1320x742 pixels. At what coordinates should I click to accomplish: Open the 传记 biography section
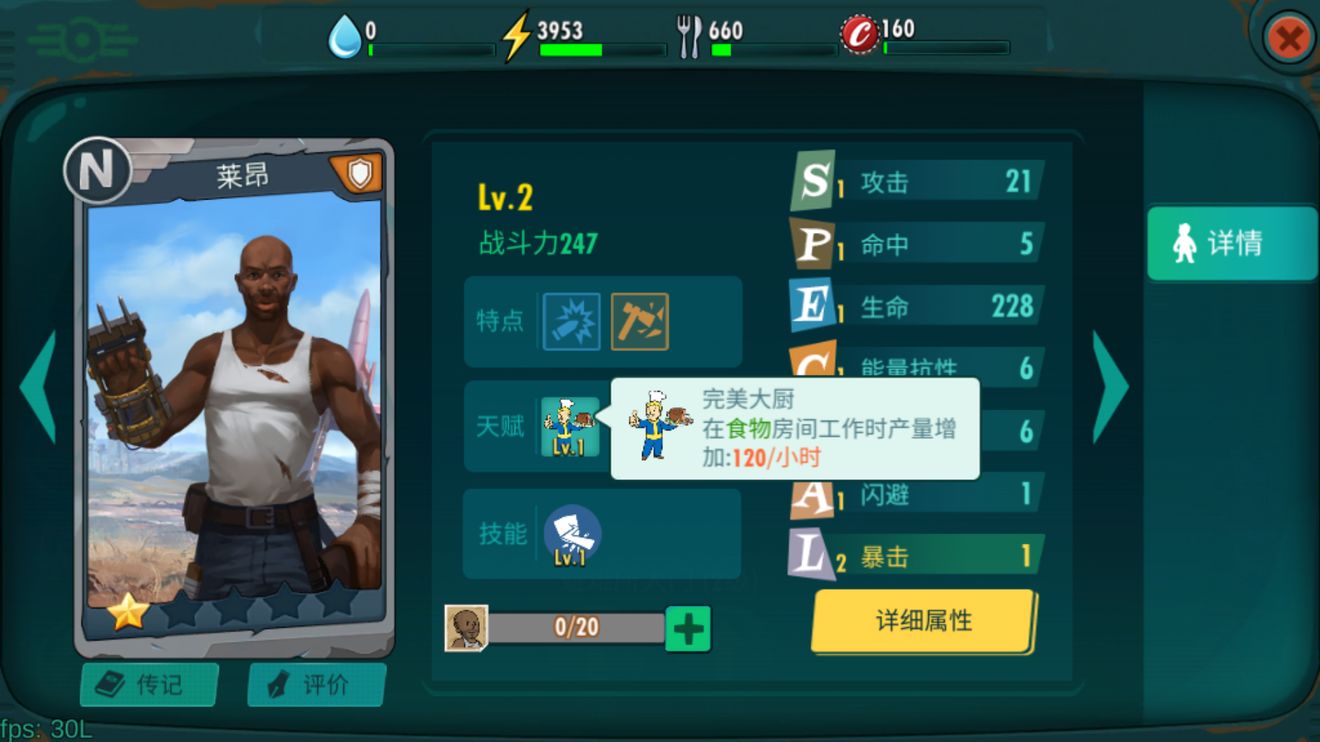coord(148,684)
